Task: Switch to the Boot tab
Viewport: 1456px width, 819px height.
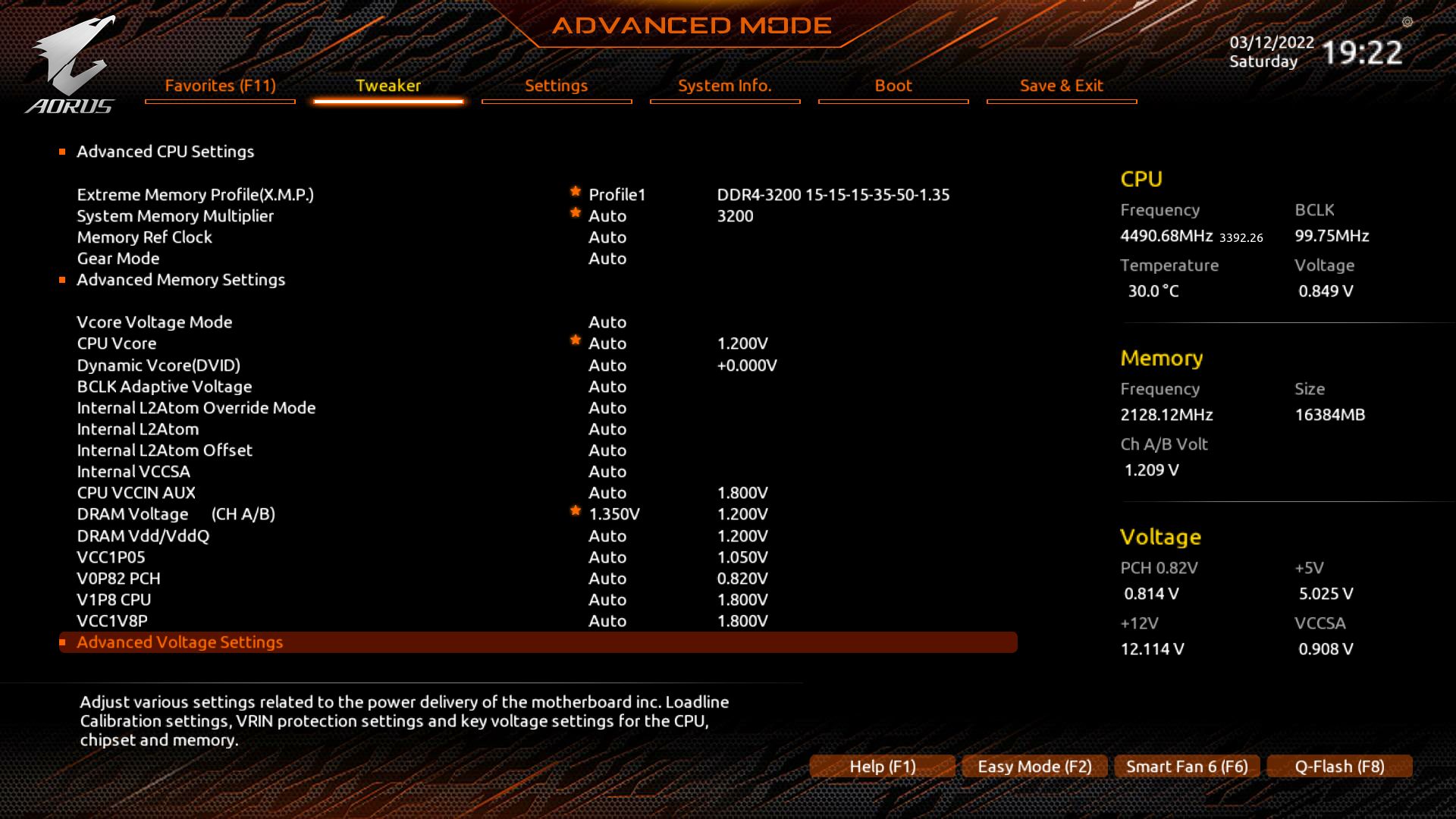Action: click(x=893, y=86)
